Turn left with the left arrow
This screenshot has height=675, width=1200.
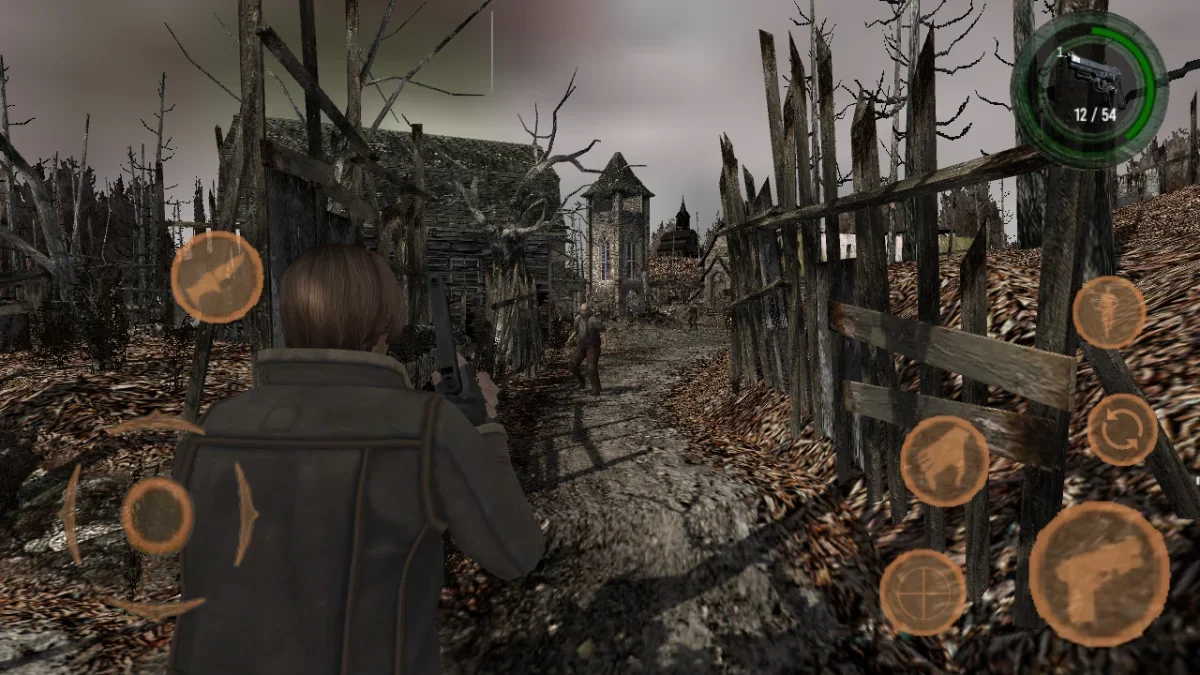[x=70, y=514]
